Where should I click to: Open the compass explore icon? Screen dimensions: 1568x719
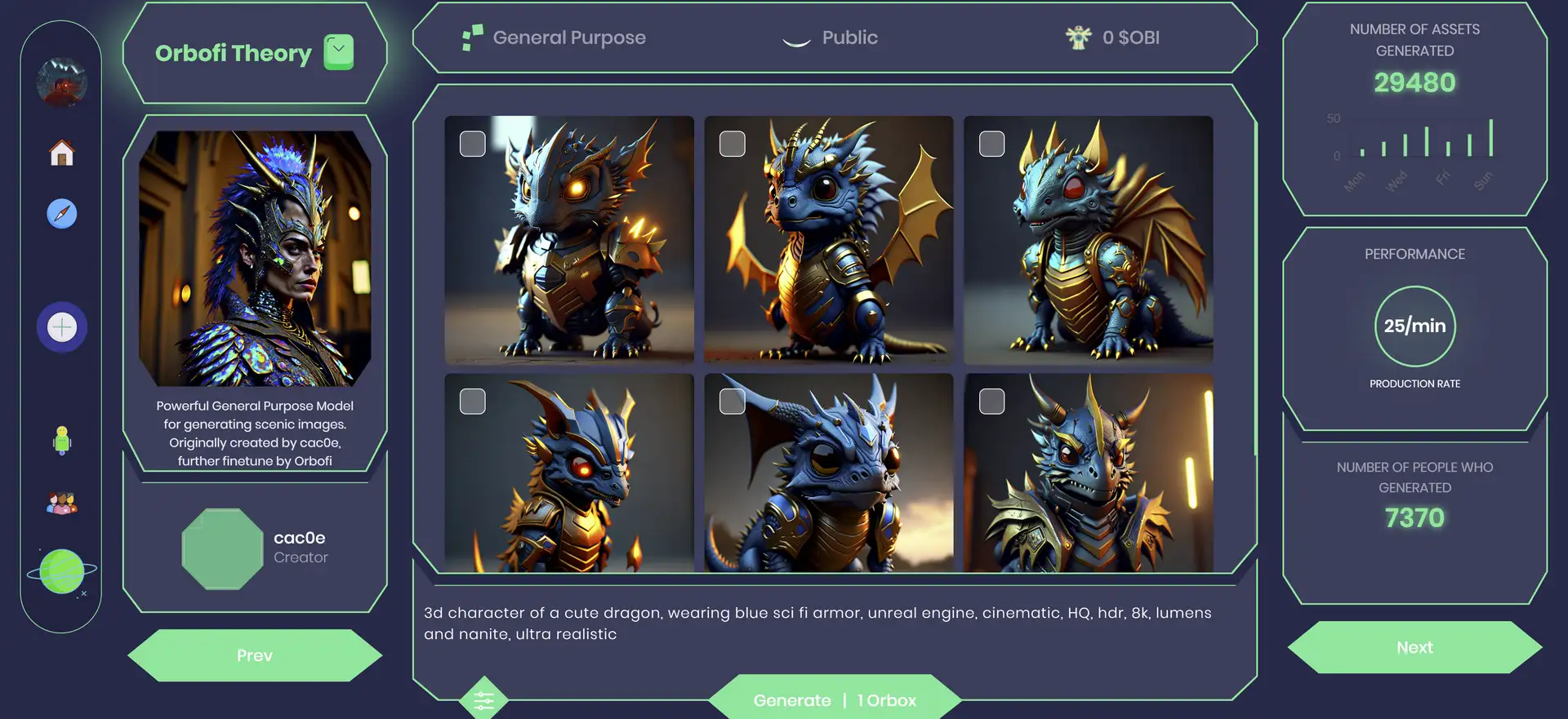62,214
